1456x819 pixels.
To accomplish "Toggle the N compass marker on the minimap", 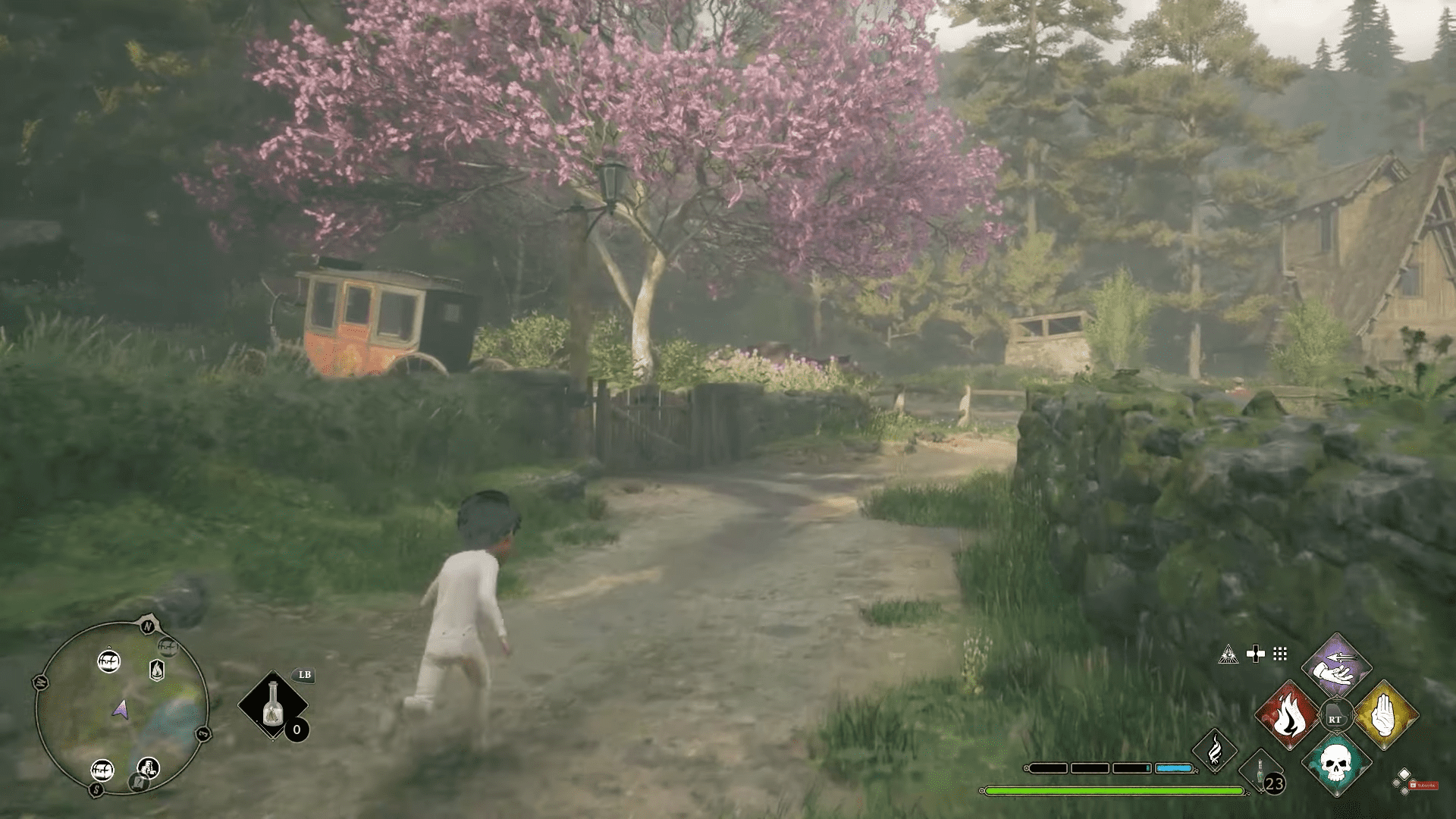I will click(148, 626).
